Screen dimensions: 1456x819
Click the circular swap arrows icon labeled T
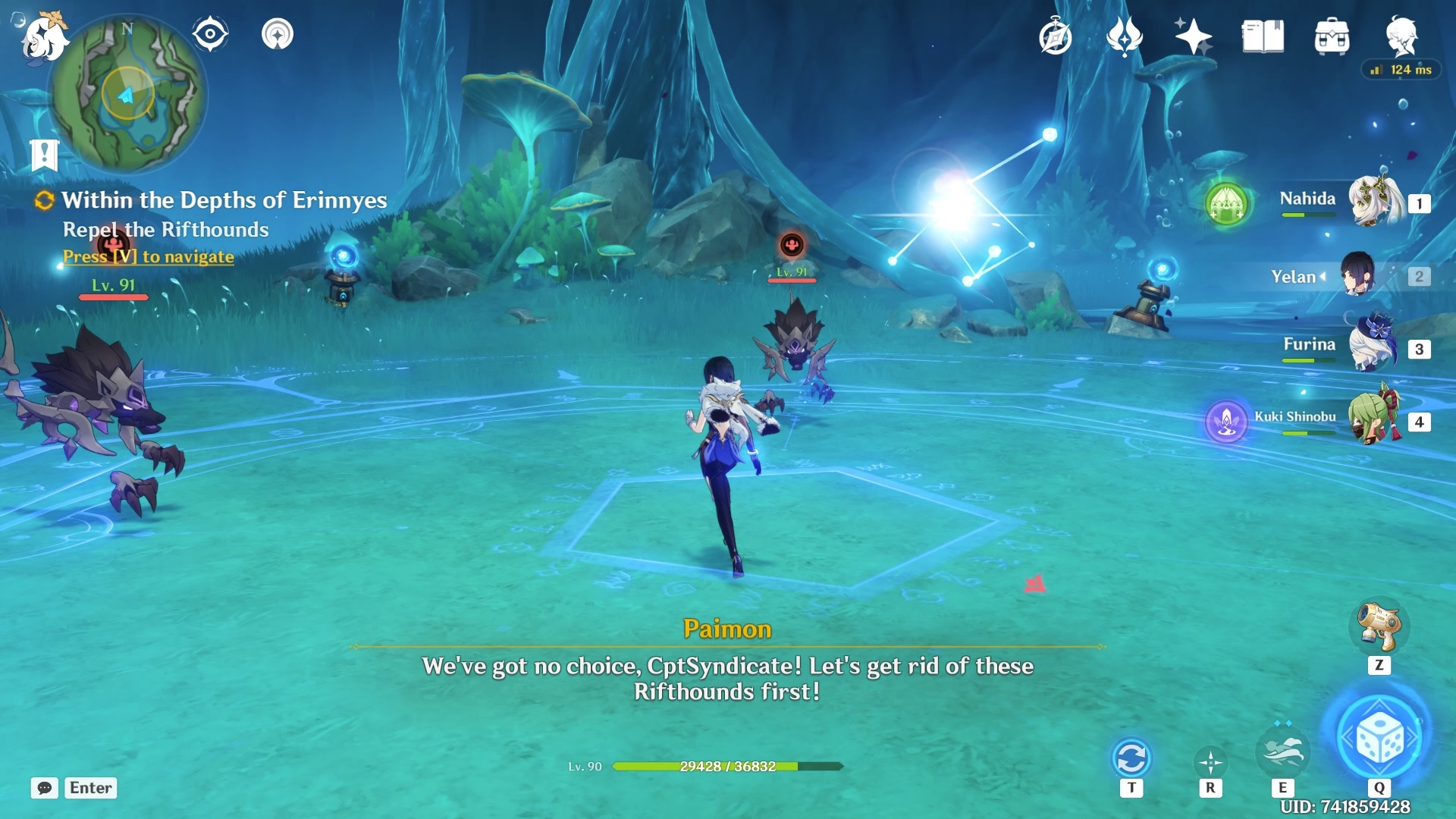pos(1133,756)
